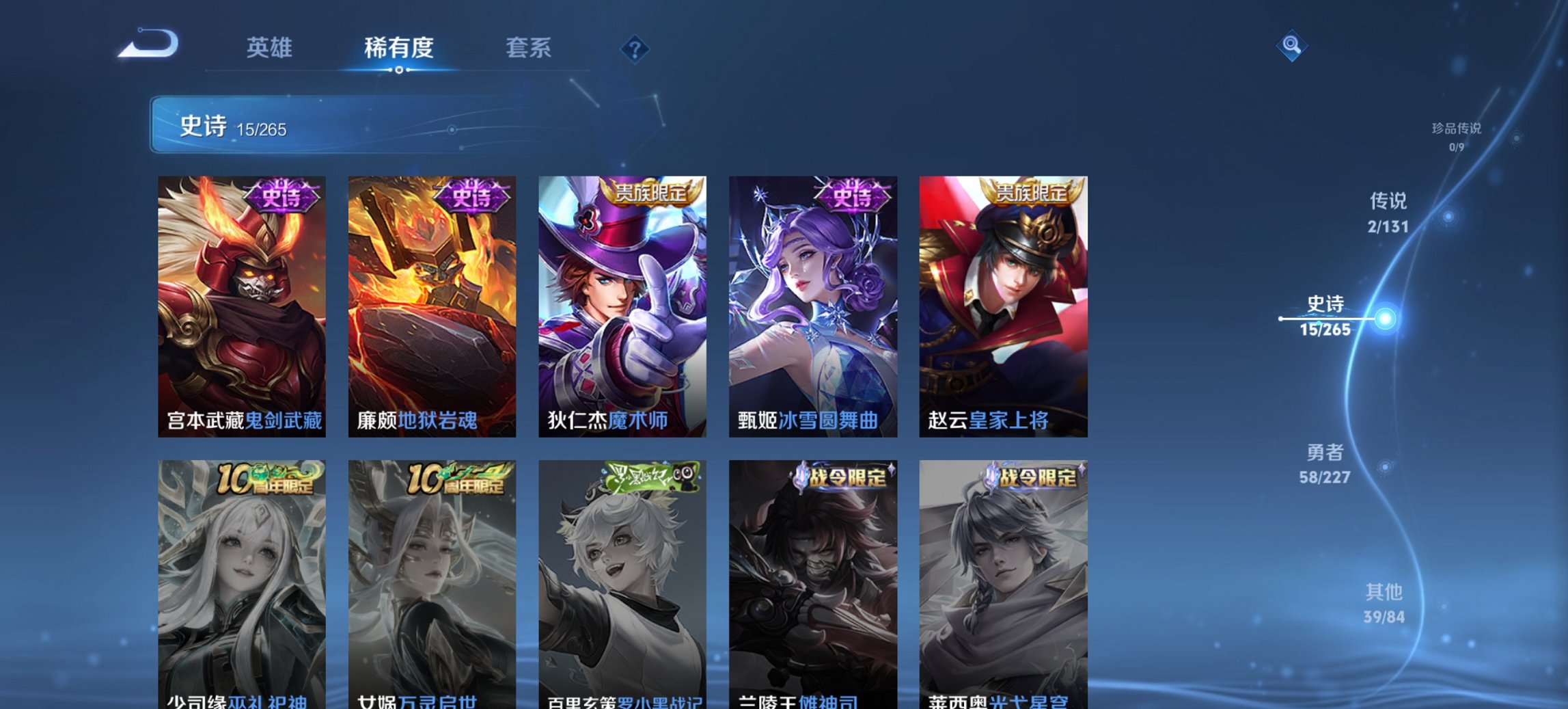The image size is (1568, 709).
Task: Click the 贵族限定 badge on 狄仁杰's card
Action: pos(650,193)
